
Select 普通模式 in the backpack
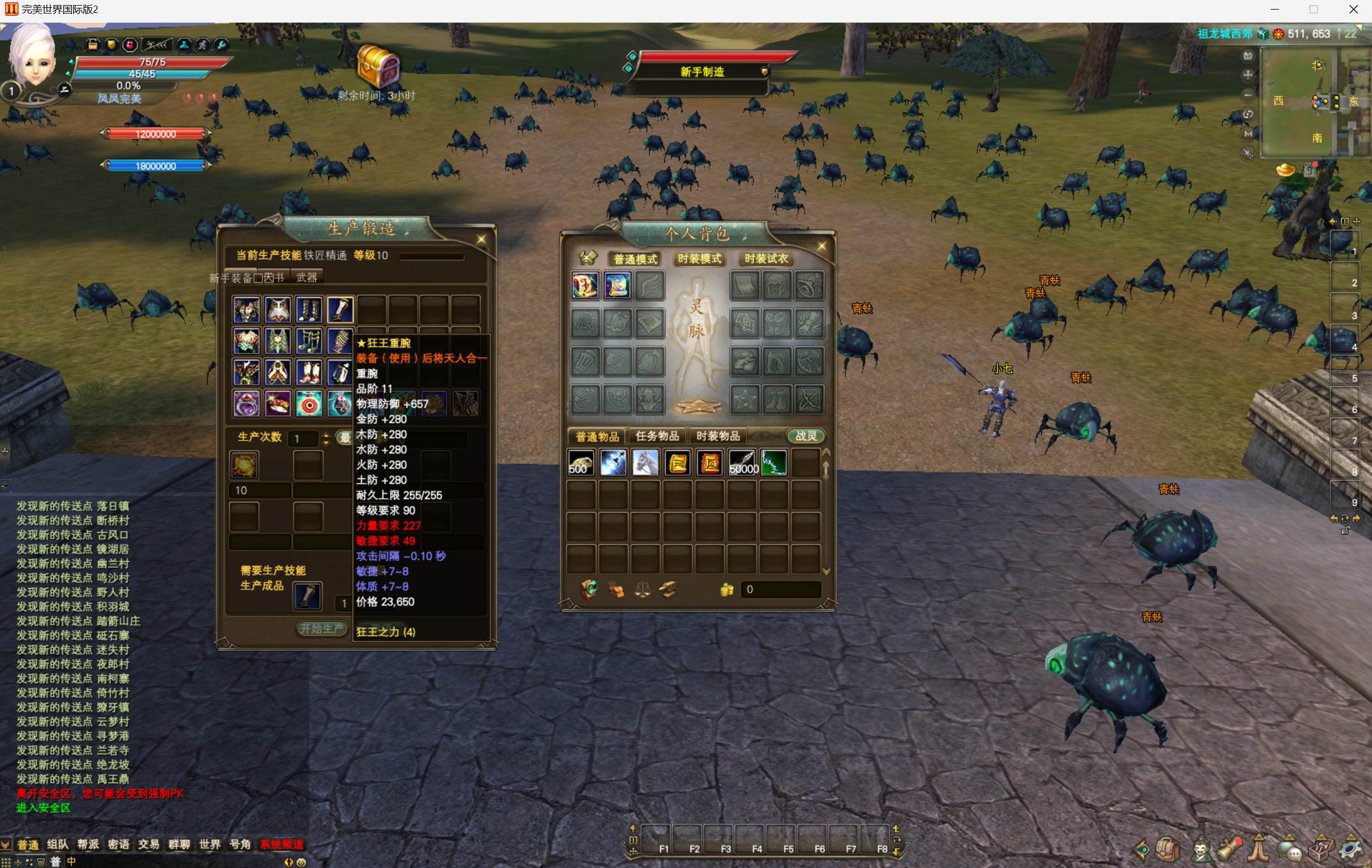click(x=635, y=259)
